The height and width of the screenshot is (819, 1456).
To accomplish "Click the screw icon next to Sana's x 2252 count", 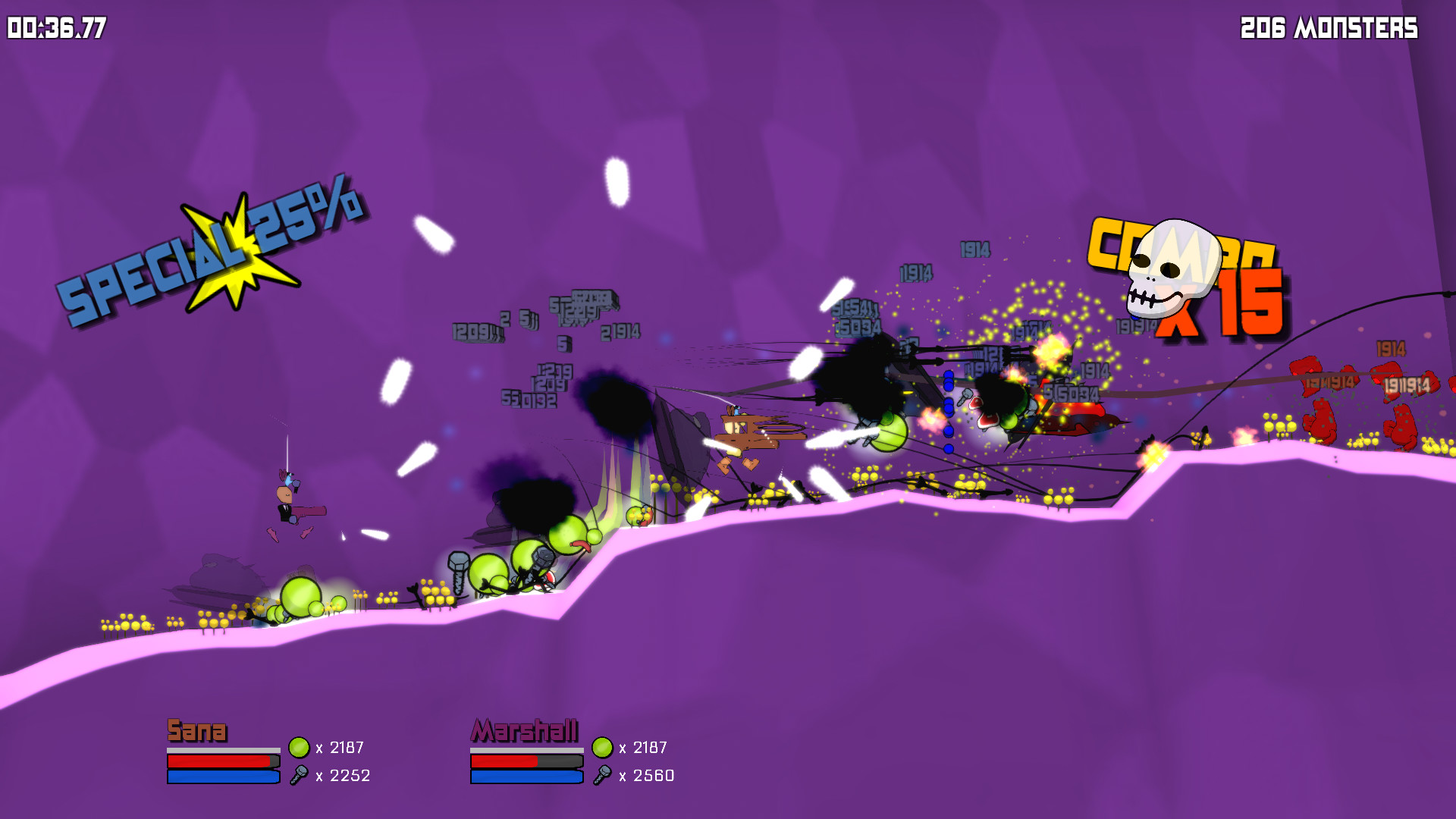I will point(300,776).
